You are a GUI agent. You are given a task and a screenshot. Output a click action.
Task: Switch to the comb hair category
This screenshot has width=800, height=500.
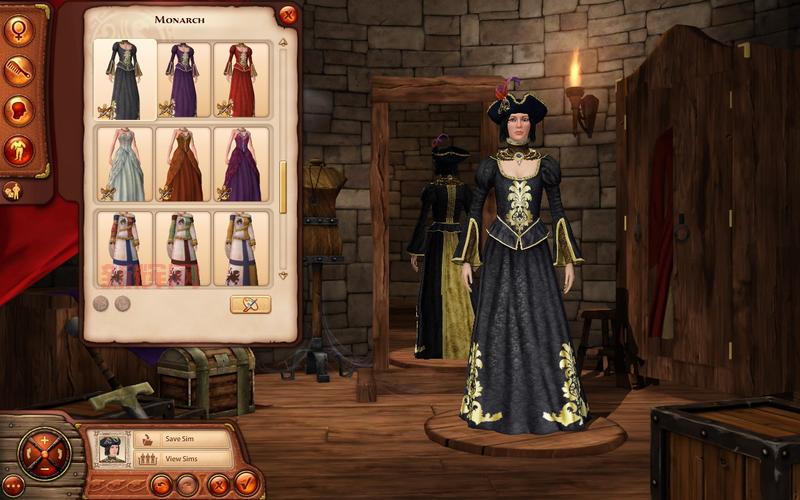[x=17, y=70]
